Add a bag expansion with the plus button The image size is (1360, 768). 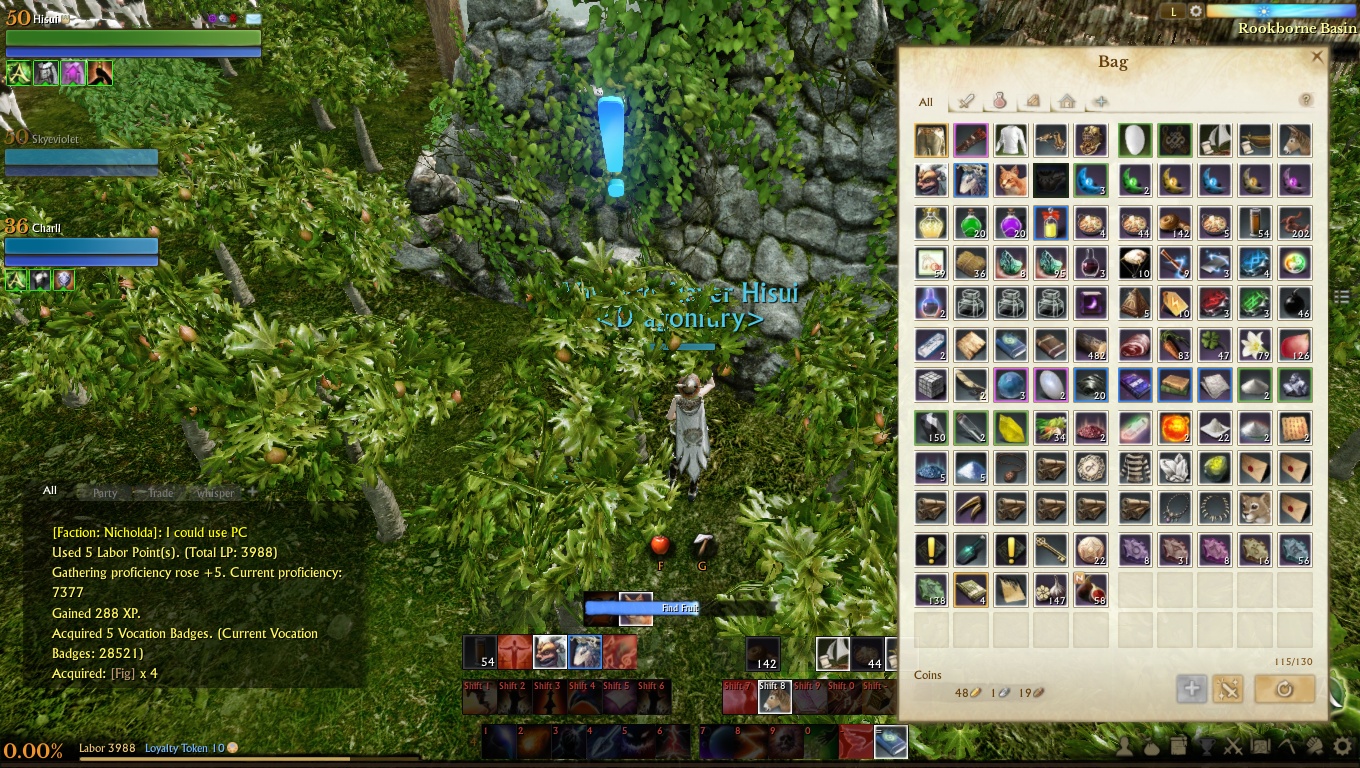[x=1191, y=689]
